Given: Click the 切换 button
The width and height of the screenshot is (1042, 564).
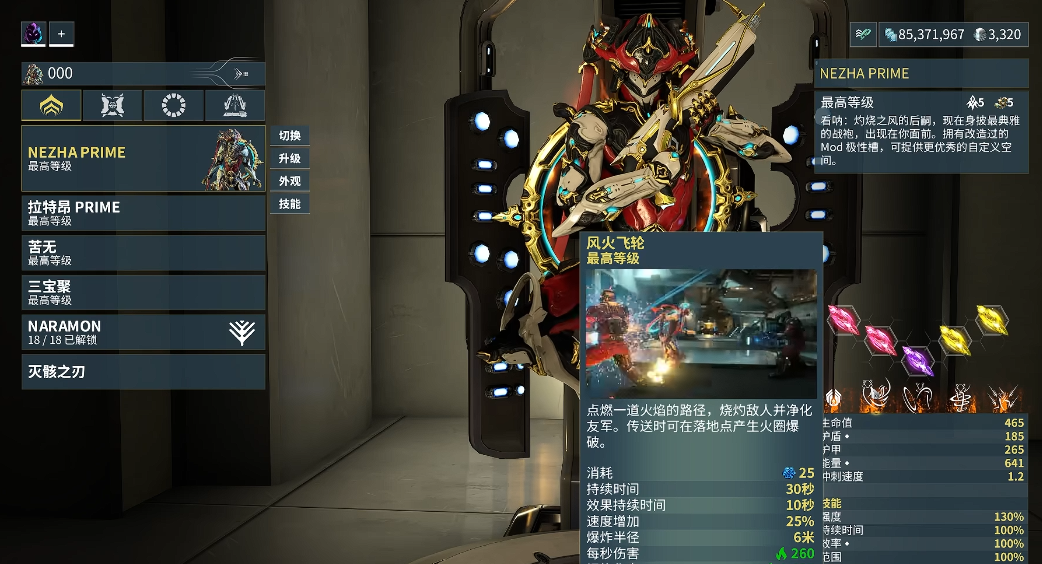Looking at the screenshot, I should pos(290,136).
